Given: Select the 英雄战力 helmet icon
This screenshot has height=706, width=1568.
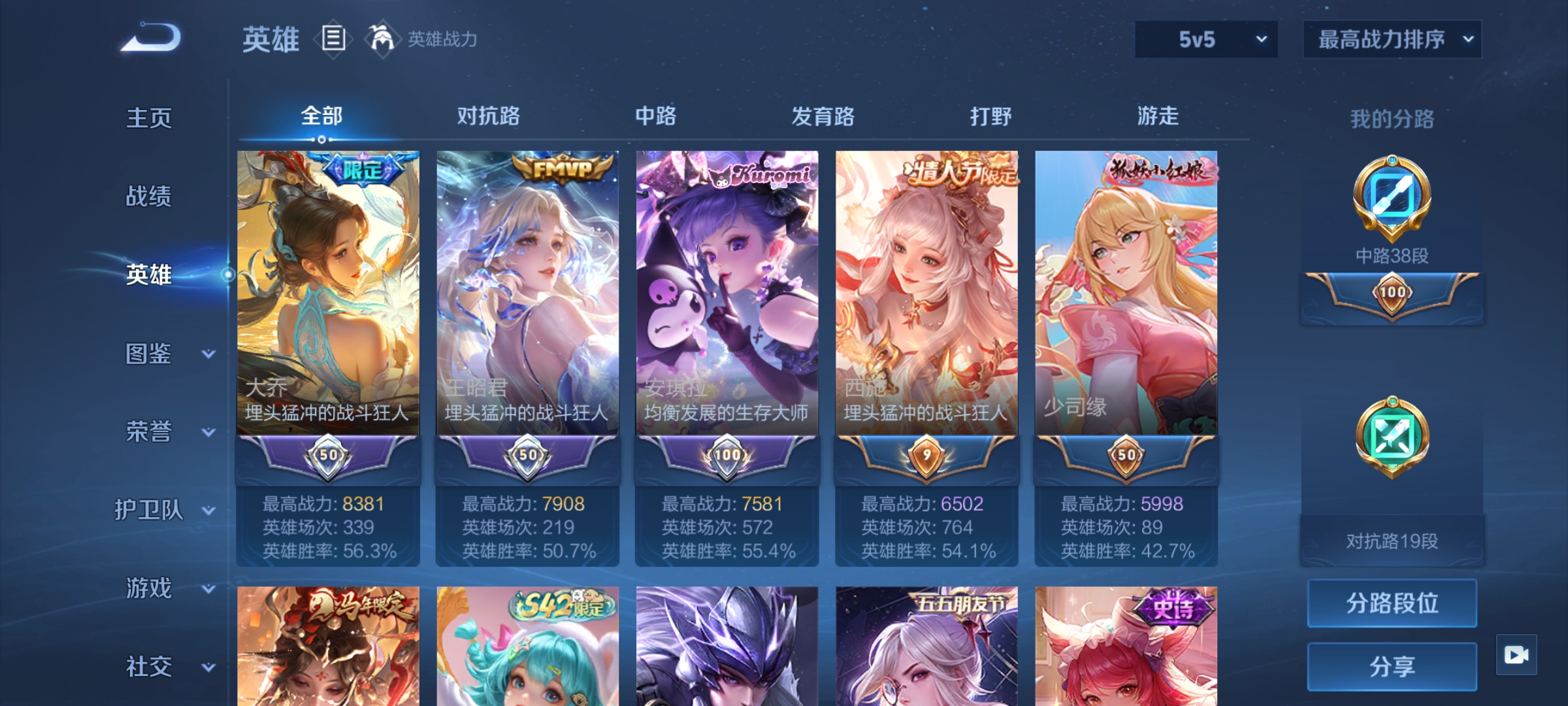Looking at the screenshot, I should [381, 40].
